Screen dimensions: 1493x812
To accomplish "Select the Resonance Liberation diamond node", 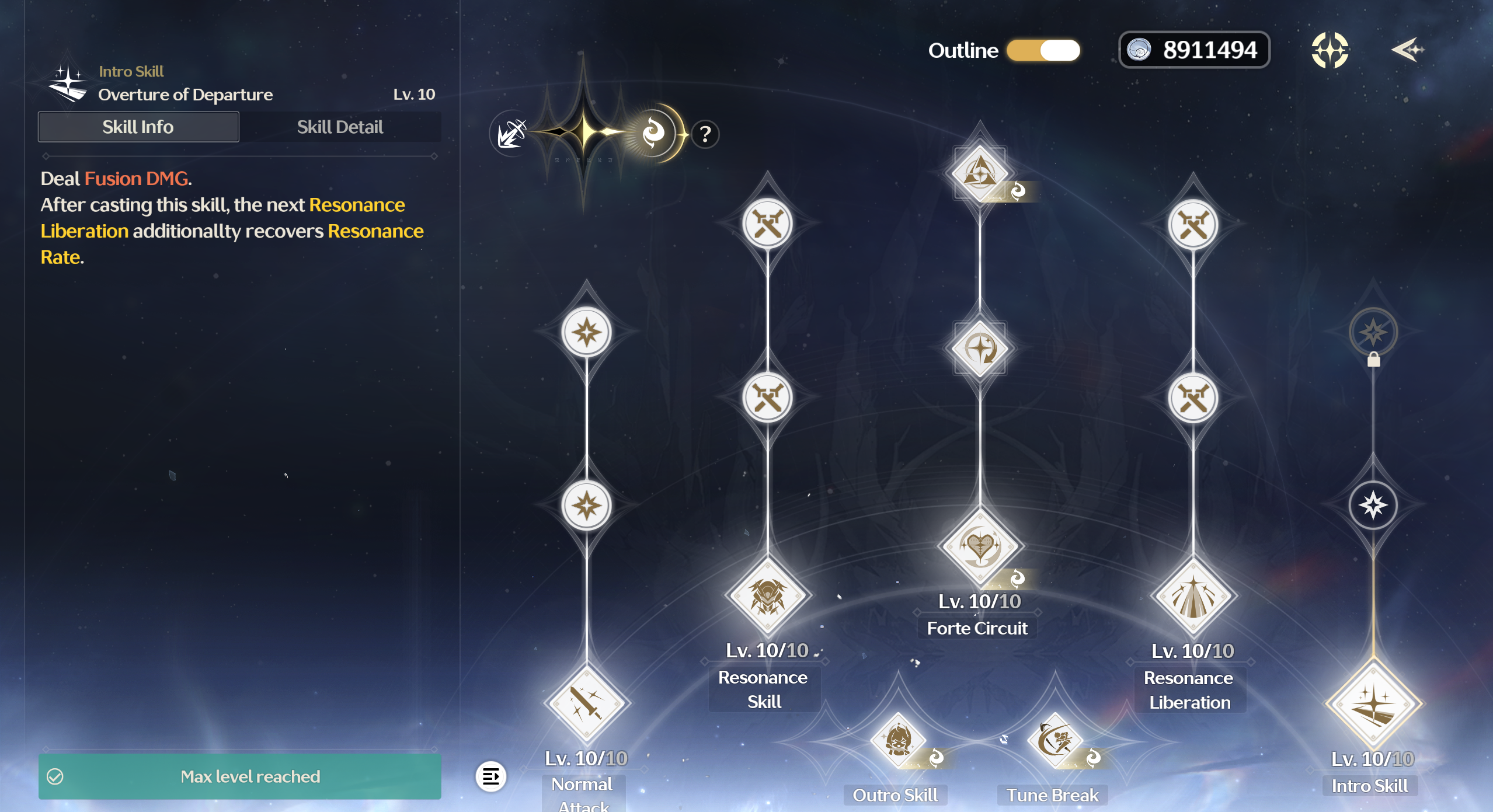I will 1192,597.
